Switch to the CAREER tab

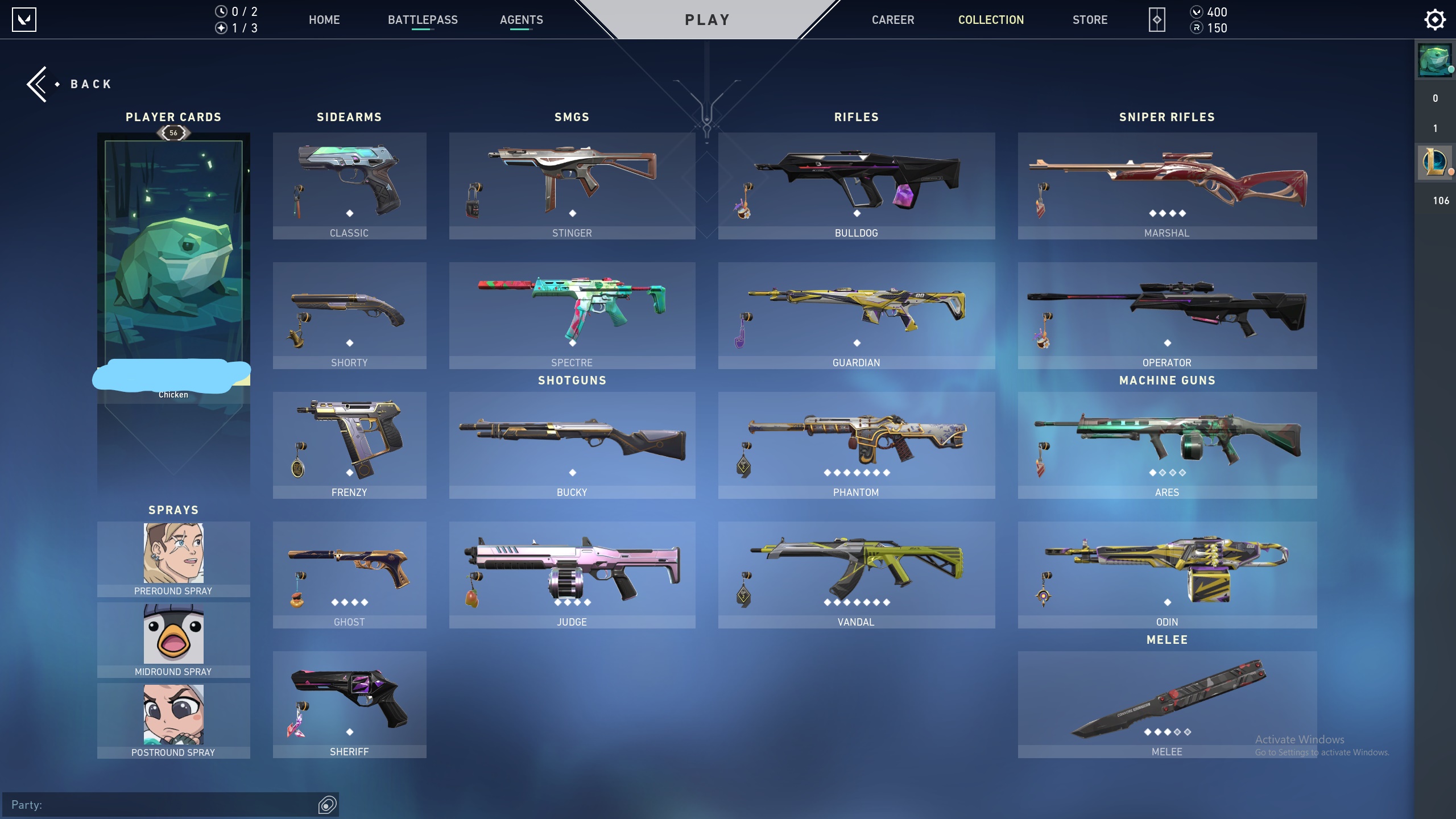pyautogui.click(x=893, y=19)
